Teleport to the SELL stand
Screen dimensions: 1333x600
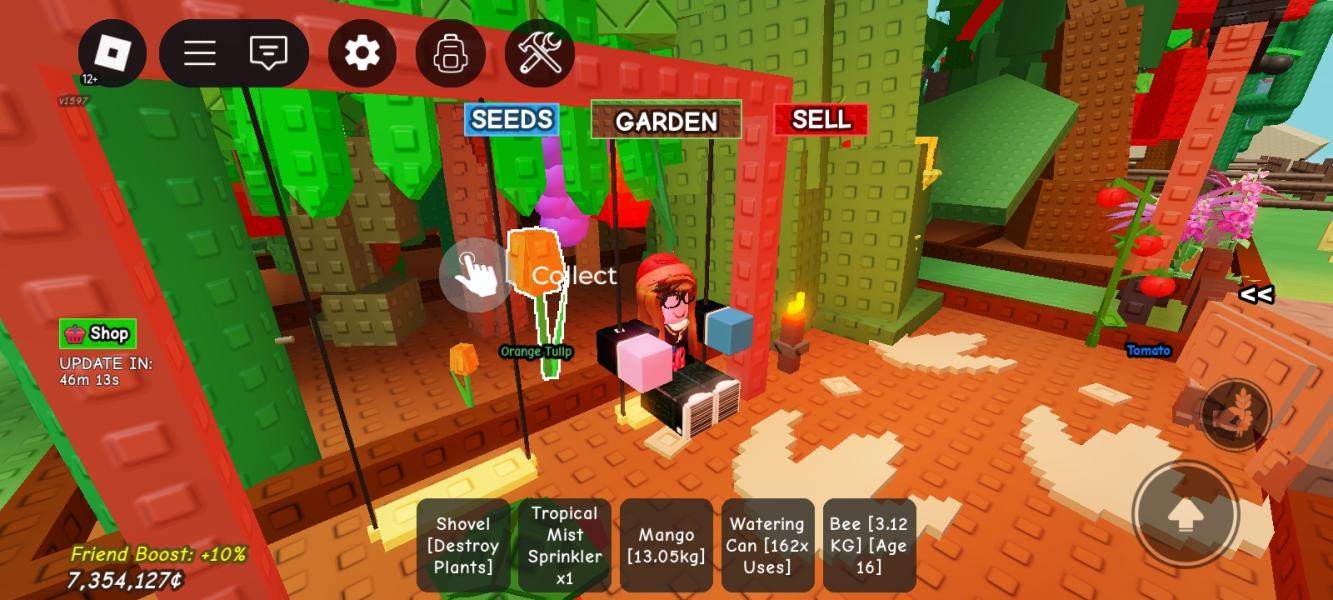(x=820, y=120)
